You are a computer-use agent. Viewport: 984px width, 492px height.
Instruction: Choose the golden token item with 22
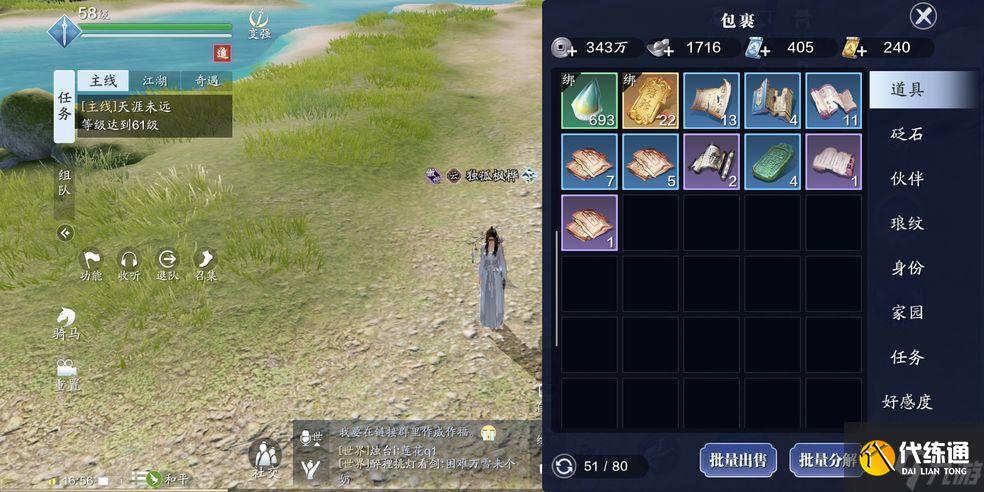(650, 100)
